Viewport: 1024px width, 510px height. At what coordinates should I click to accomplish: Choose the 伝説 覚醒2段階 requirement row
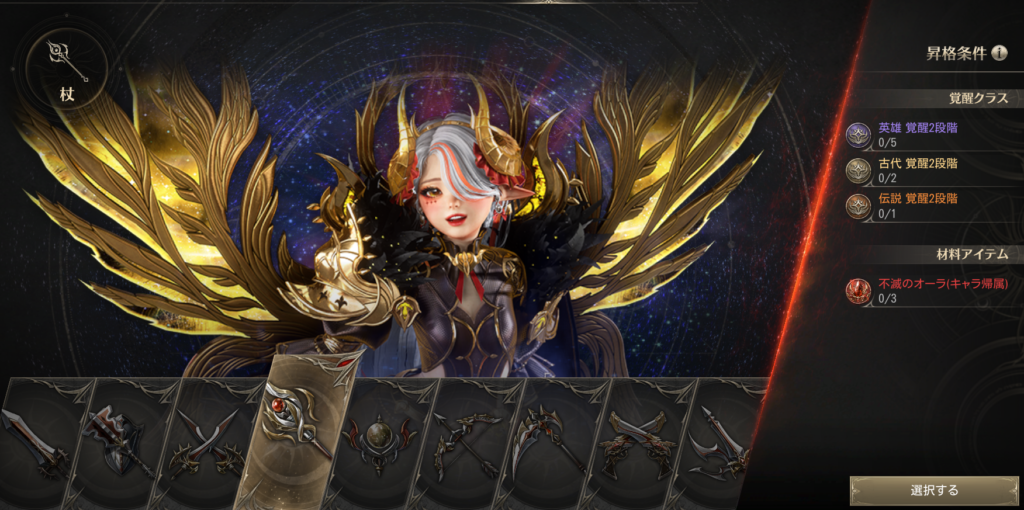tap(930, 204)
